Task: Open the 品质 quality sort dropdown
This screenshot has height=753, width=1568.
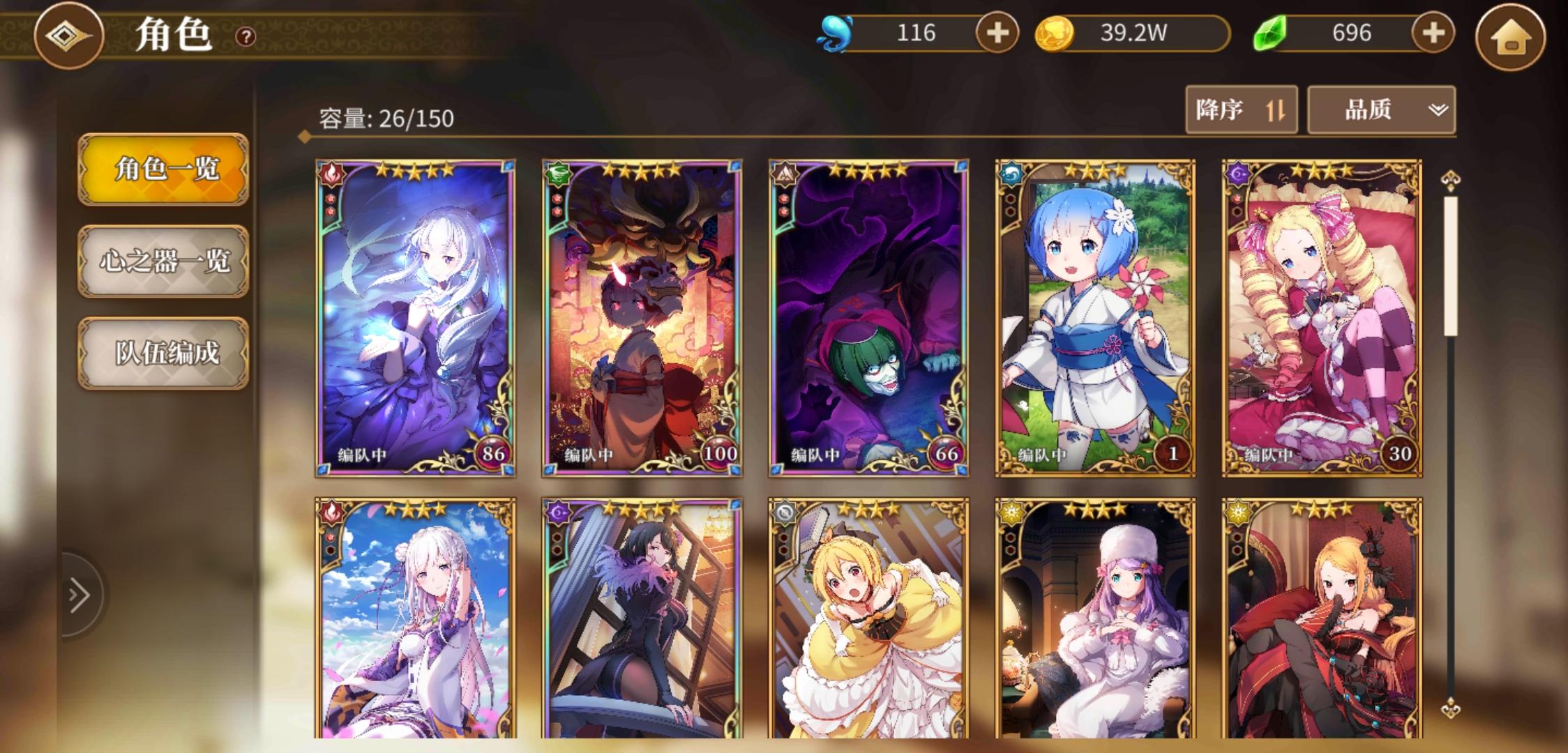Action: click(1381, 109)
